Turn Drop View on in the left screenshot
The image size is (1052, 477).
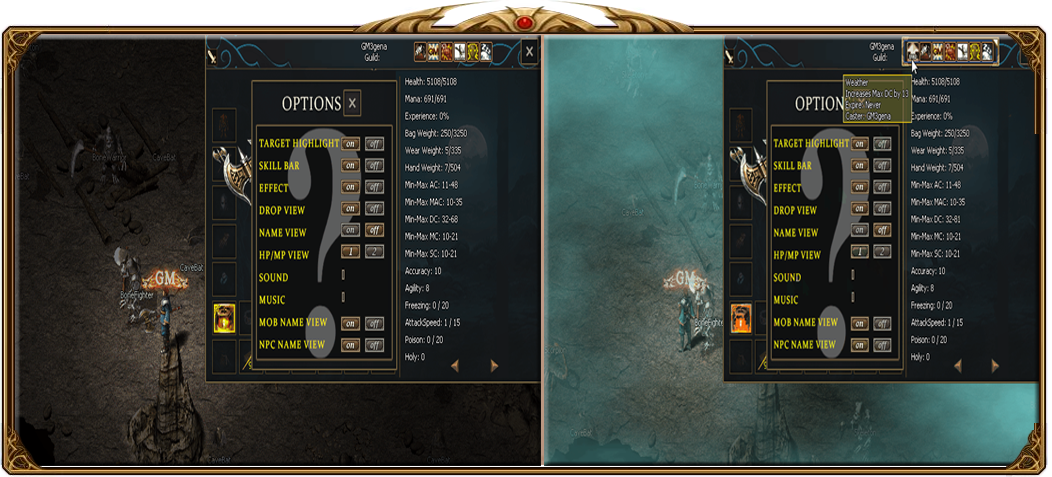(x=351, y=209)
